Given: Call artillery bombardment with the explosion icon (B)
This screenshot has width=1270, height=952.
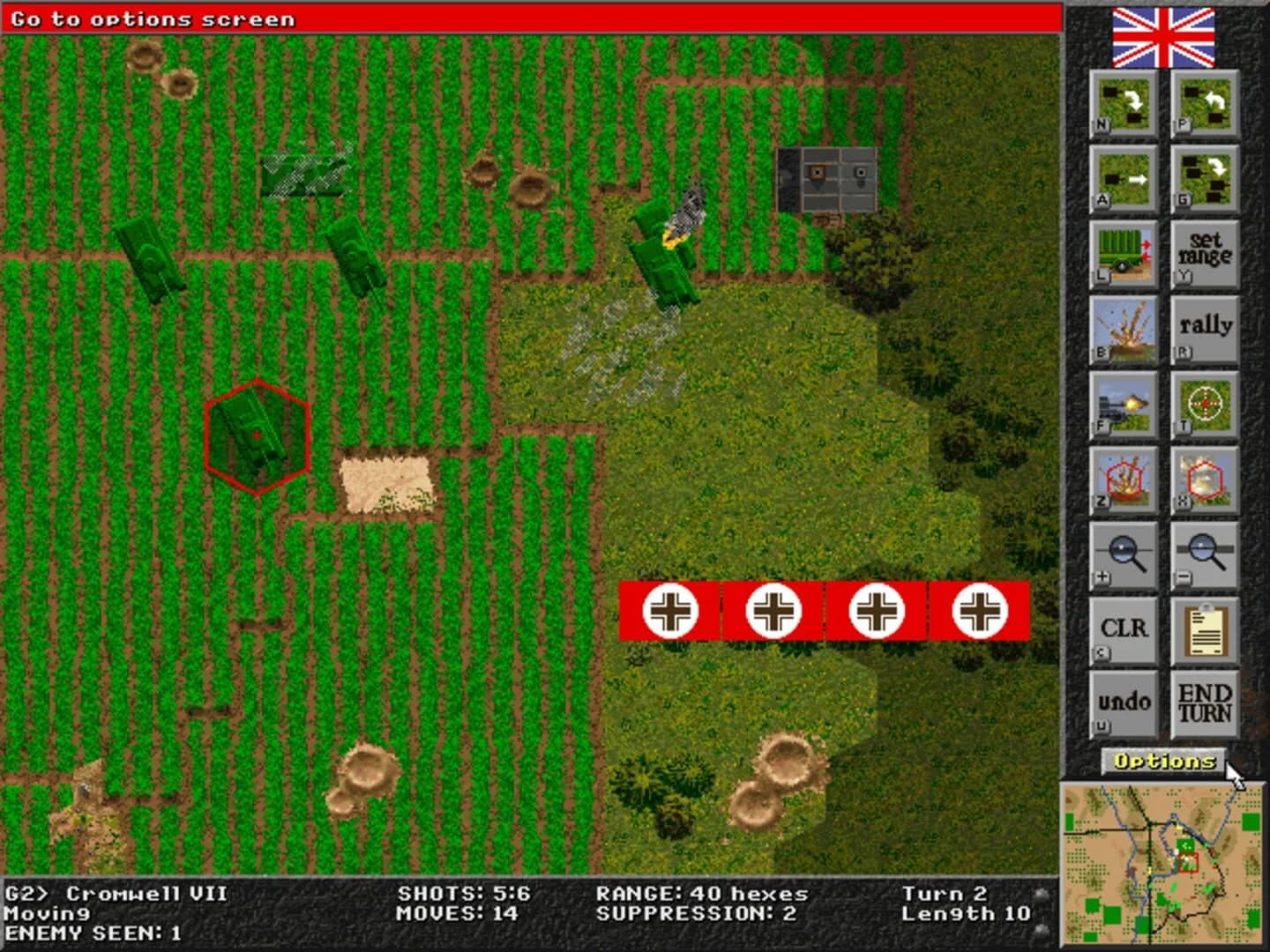Looking at the screenshot, I should [1124, 331].
